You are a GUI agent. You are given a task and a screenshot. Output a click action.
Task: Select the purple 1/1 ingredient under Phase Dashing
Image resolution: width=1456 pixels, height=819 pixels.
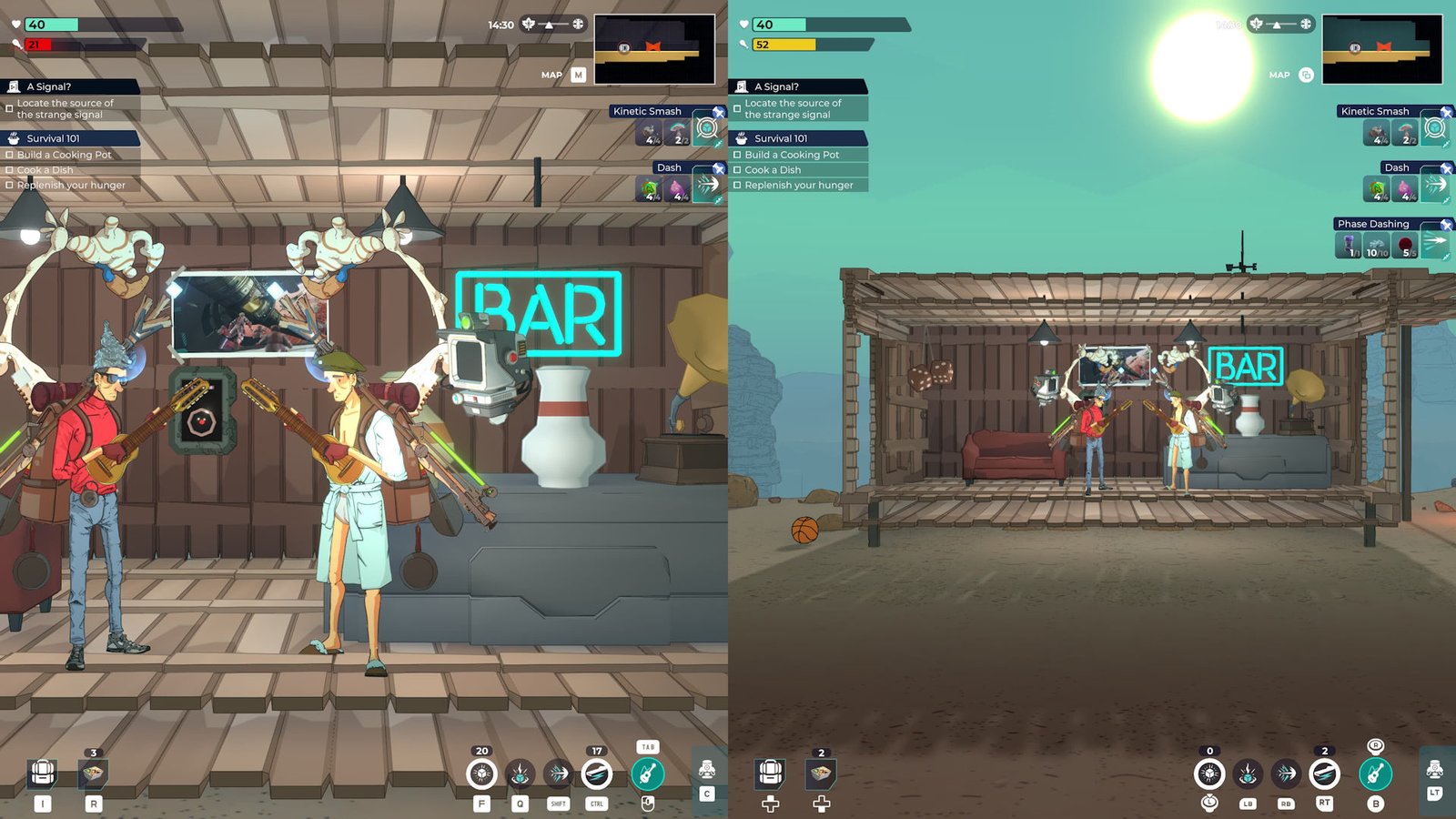pyautogui.click(x=1350, y=246)
